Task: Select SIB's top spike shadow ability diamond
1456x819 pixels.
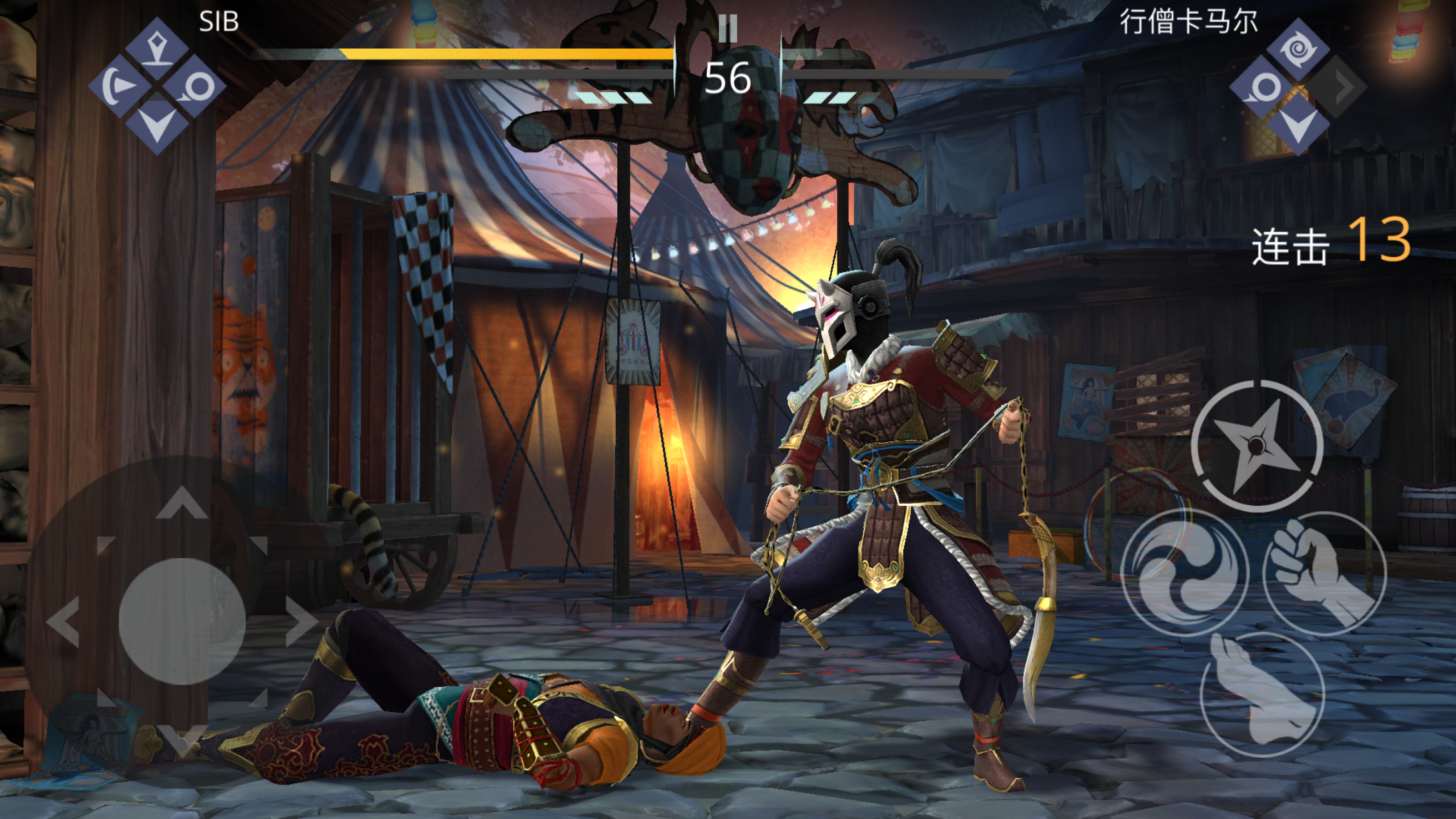Action: click(157, 49)
